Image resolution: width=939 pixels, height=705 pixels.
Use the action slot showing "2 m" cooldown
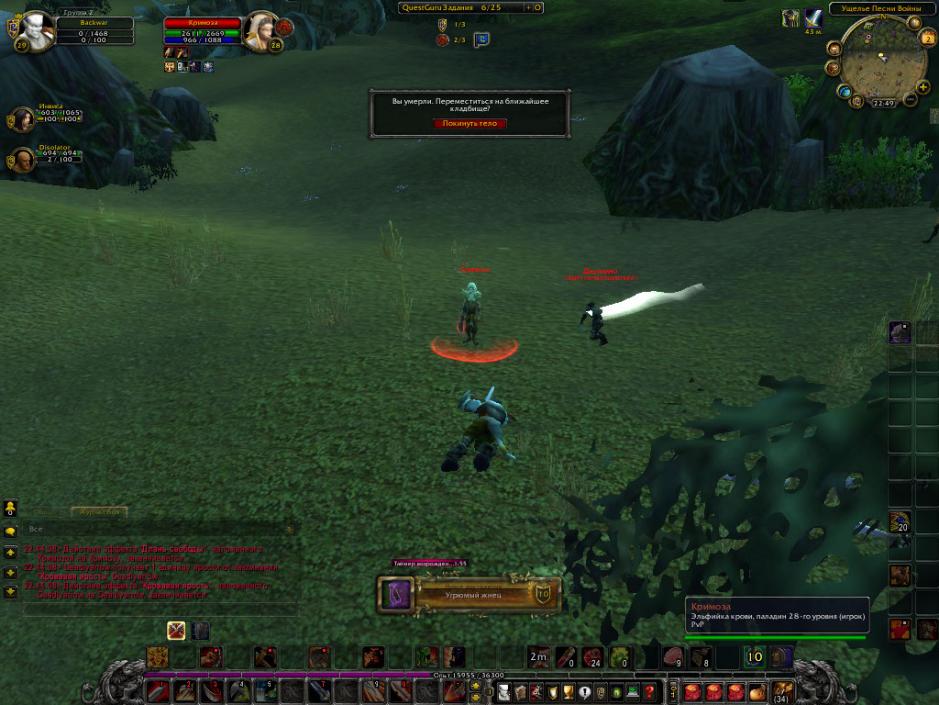[x=539, y=657]
